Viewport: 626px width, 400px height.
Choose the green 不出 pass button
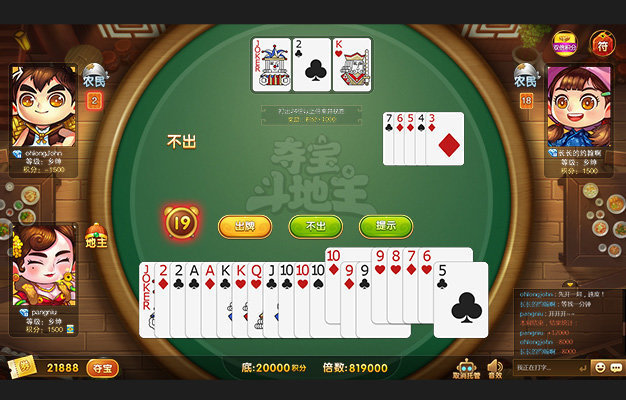[x=315, y=226]
